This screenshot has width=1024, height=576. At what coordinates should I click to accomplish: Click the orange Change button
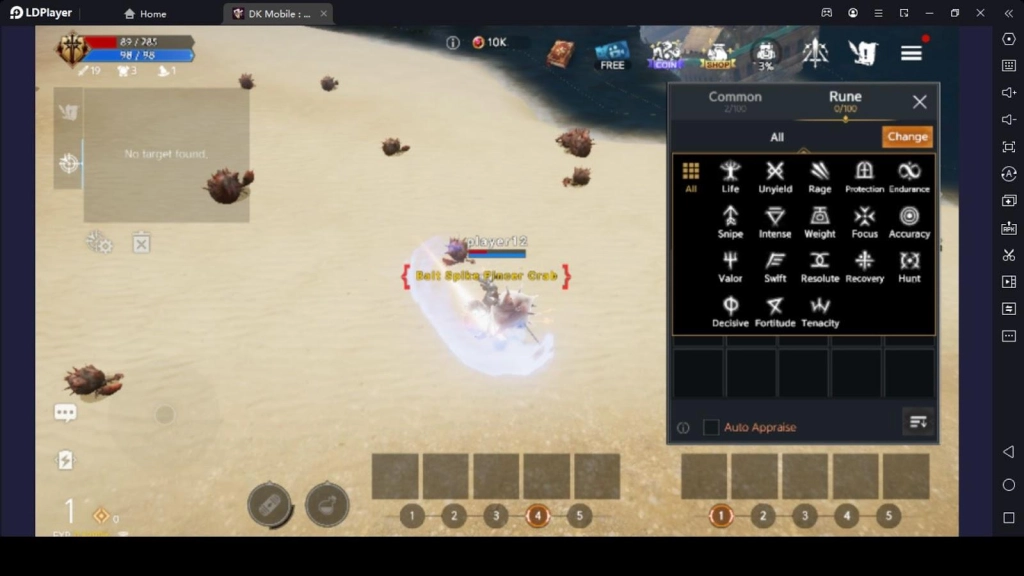pyautogui.click(x=907, y=137)
